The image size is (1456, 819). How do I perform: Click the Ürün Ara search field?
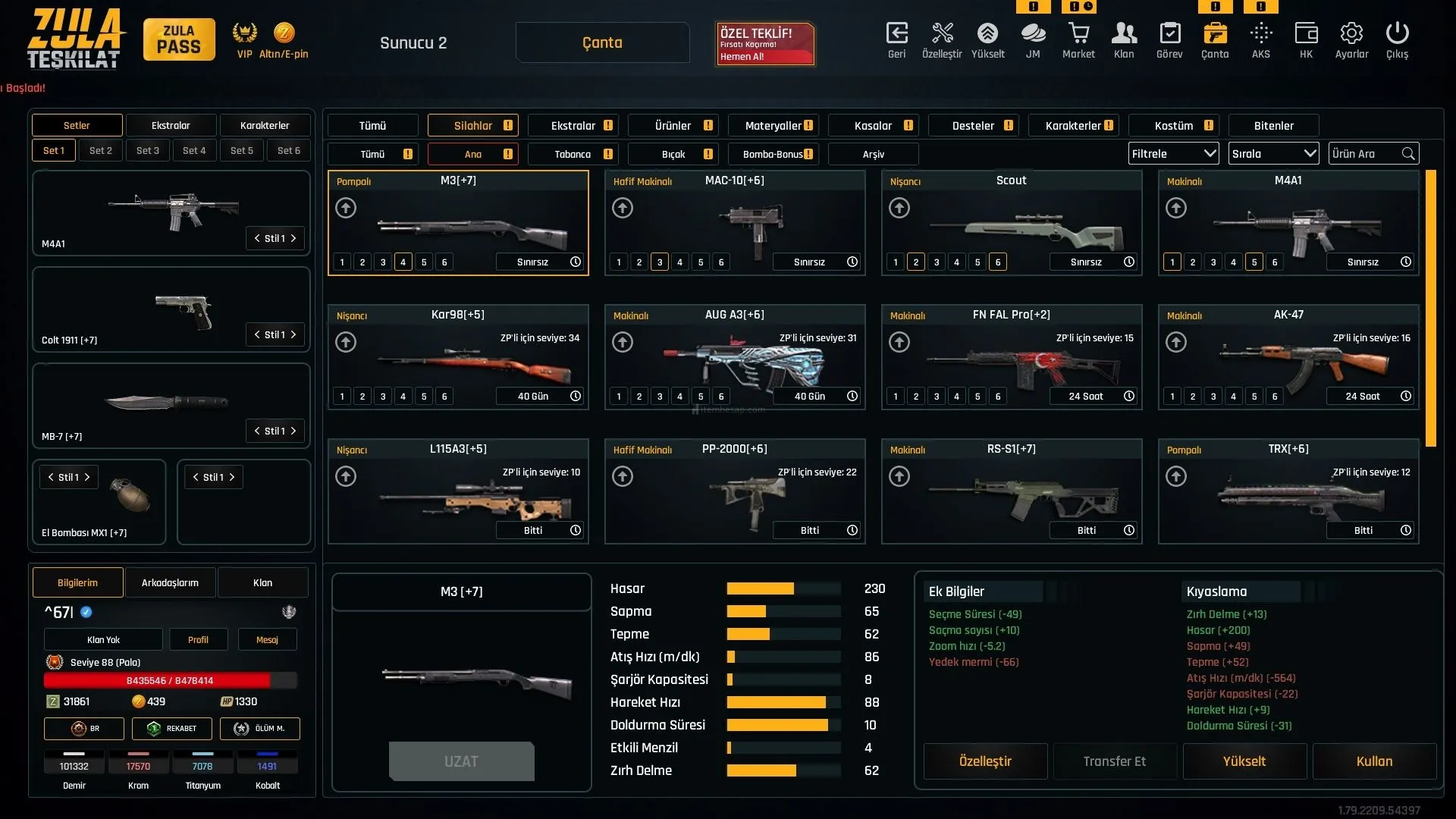[x=1365, y=154]
